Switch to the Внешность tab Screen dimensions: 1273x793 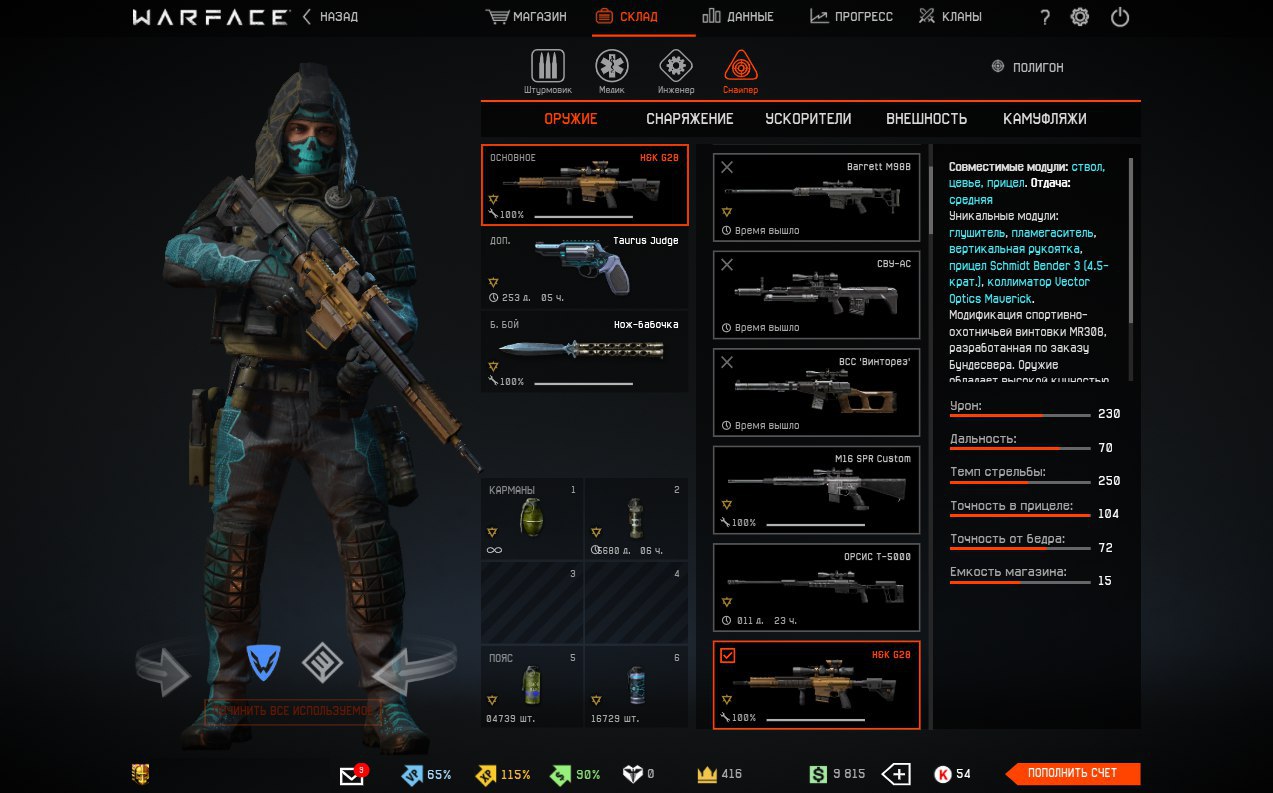[926, 119]
